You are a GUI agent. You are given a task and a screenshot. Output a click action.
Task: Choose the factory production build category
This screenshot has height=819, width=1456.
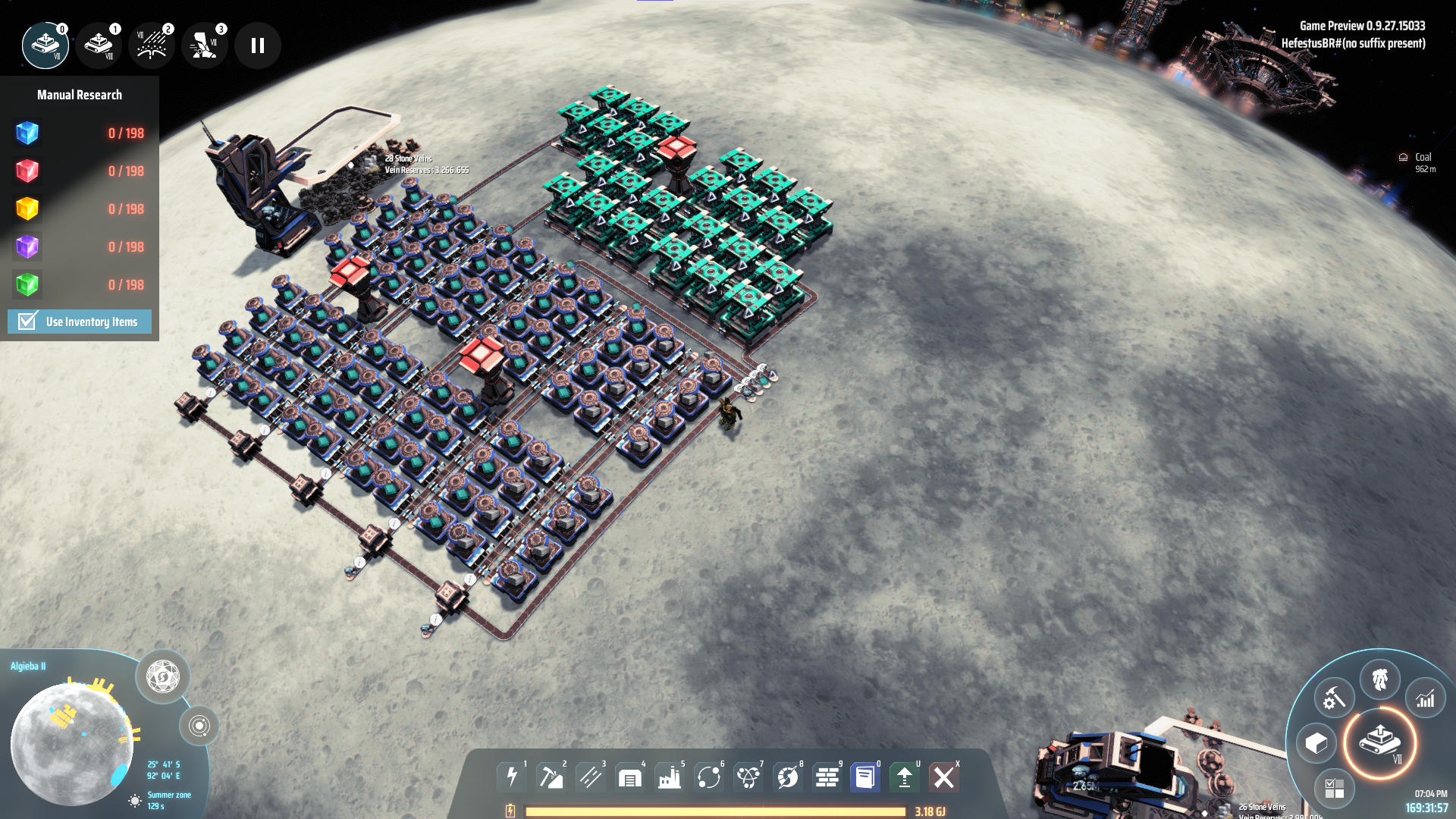tap(670, 777)
